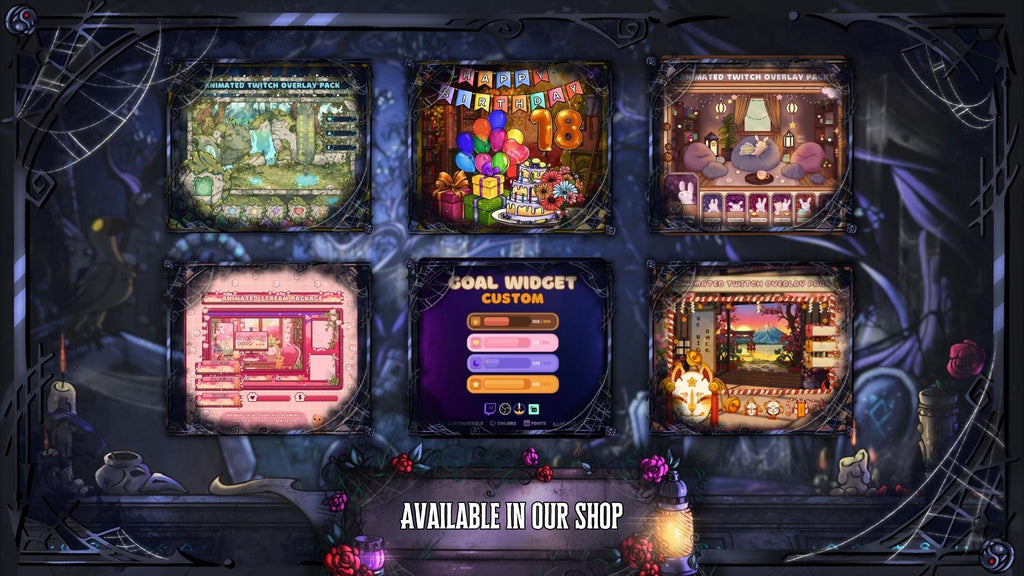Click the Available In Our Shop banner

511,516
